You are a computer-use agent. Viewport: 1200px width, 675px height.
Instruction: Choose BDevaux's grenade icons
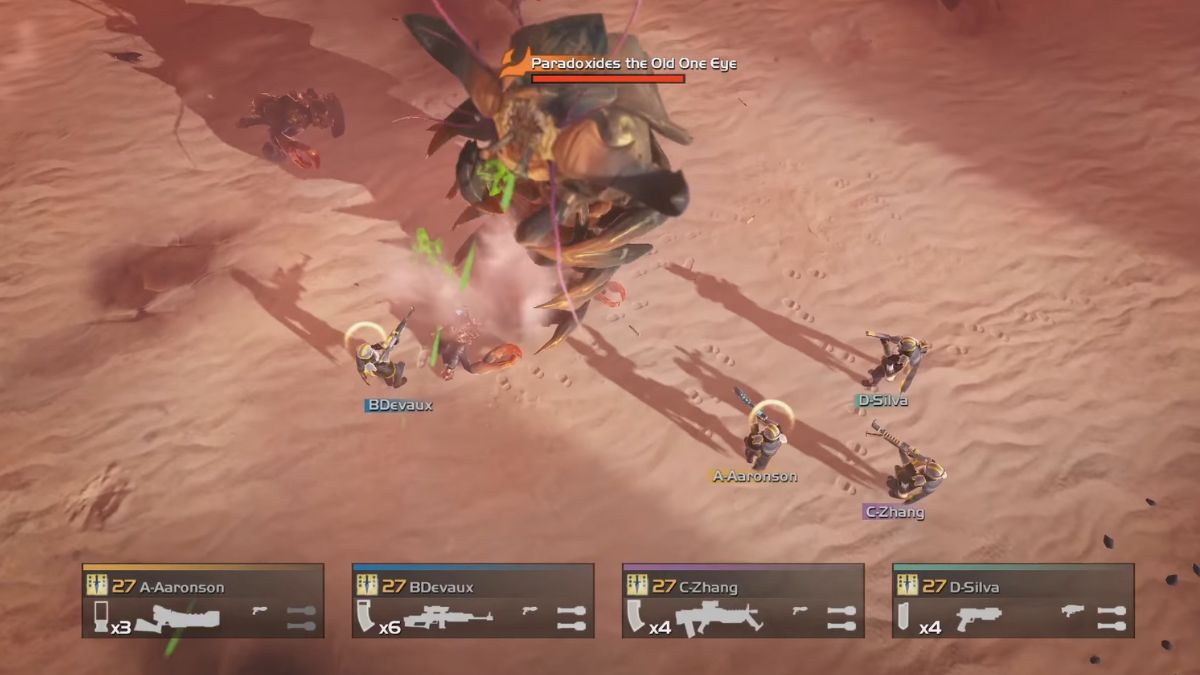571,618
